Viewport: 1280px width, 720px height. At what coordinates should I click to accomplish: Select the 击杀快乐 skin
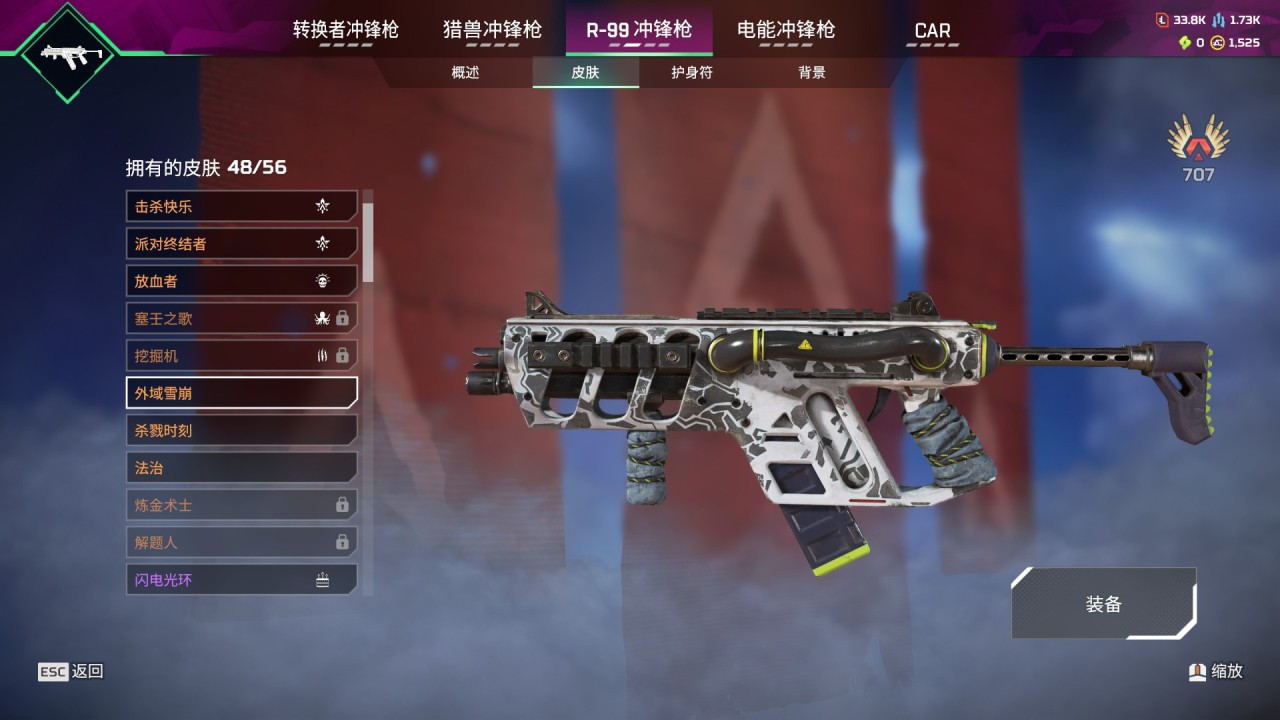coord(241,207)
